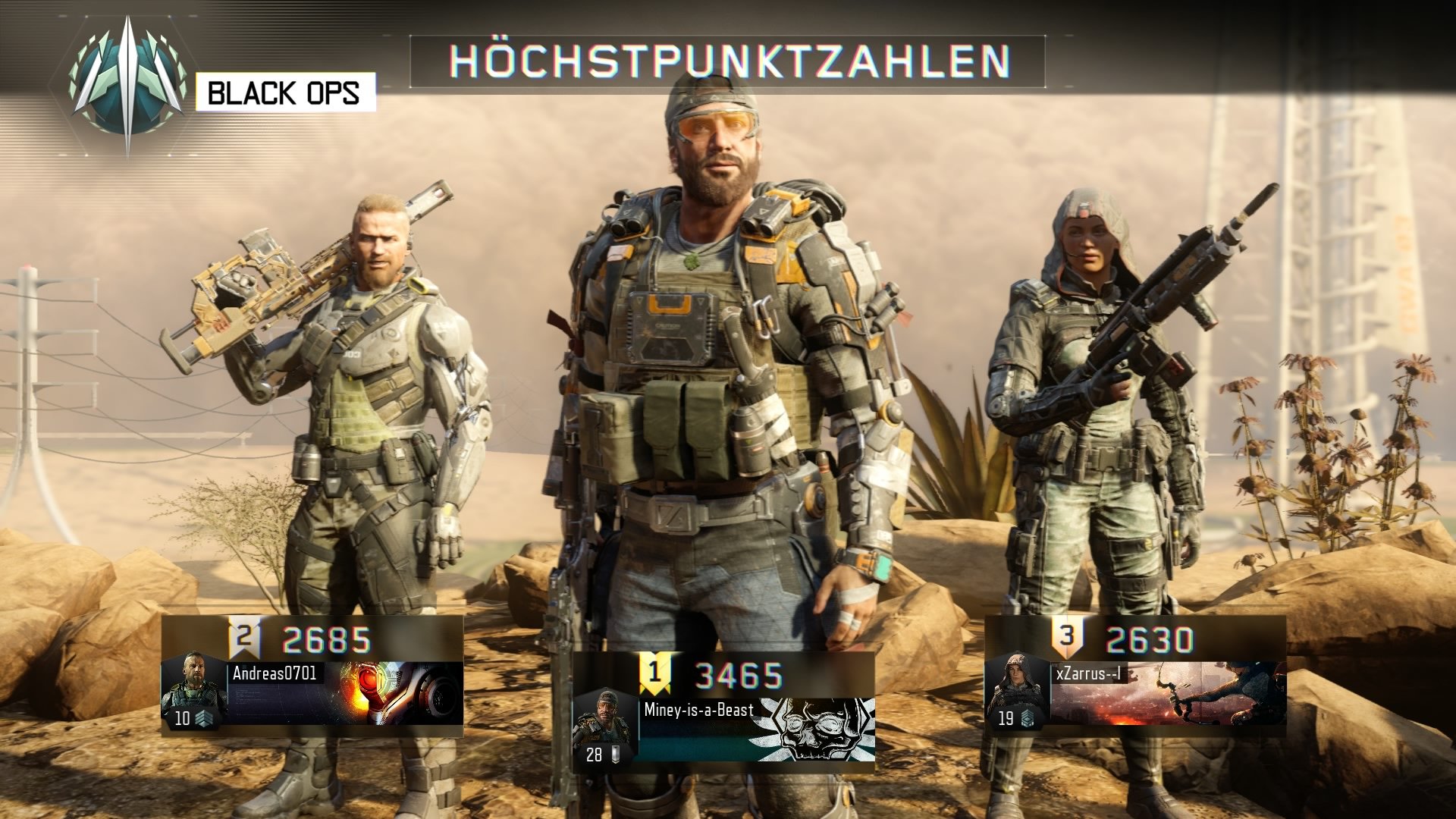This screenshot has width=1456, height=819.
Task: Click the level 10 badge on Andreas0701's card
Action: (182, 717)
